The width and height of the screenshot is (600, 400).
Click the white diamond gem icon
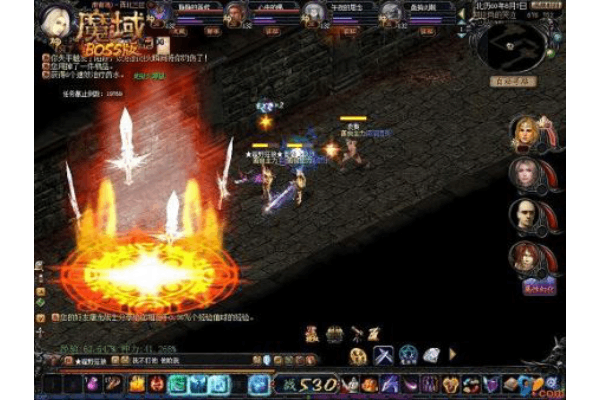[432, 354]
